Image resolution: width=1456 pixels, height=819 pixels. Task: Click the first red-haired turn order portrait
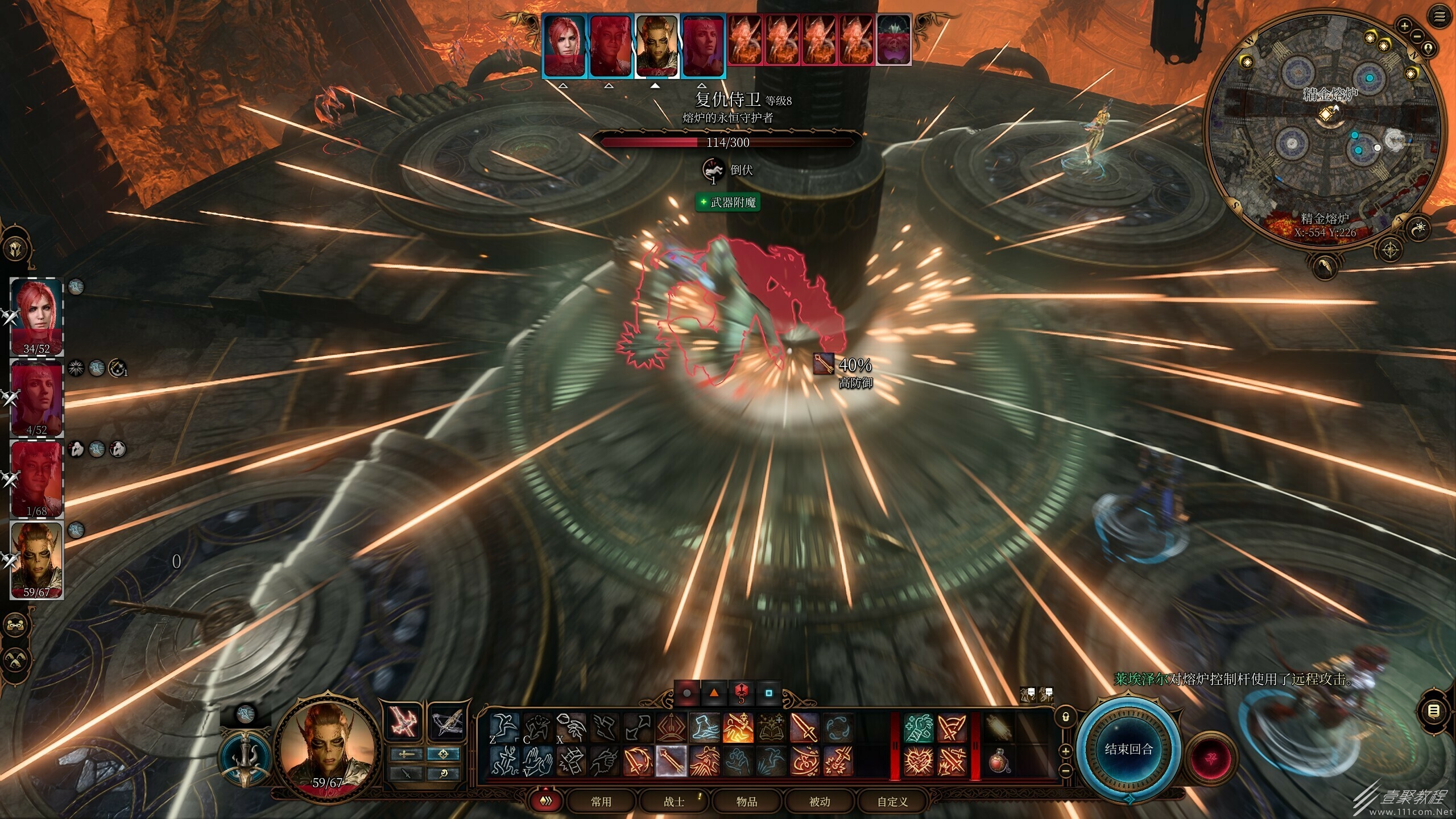pos(564,45)
